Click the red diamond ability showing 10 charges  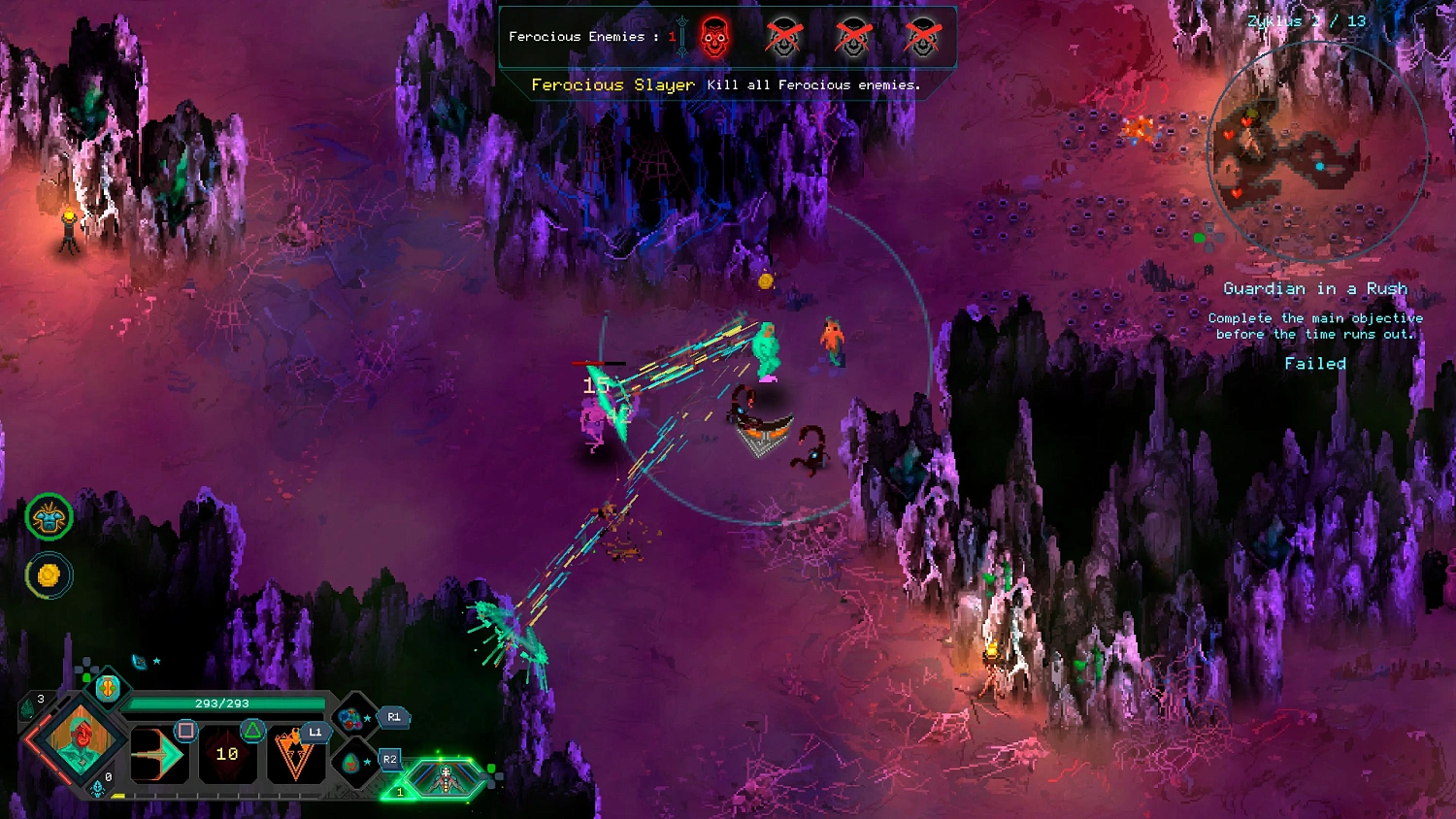click(x=227, y=755)
